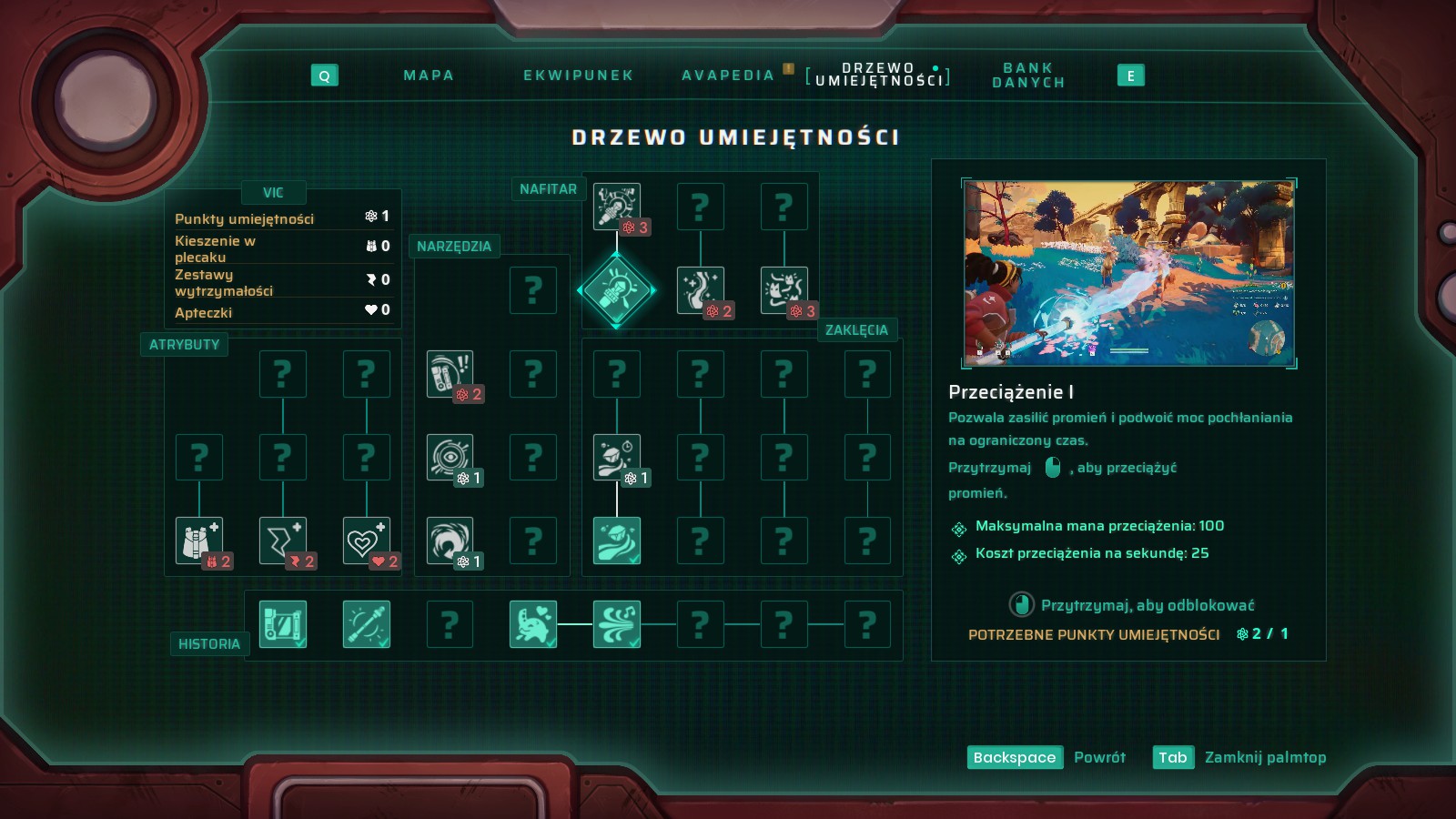Select the scanner eye tool skill
Viewport: 1456px width, 819px height.
[x=450, y=457]
